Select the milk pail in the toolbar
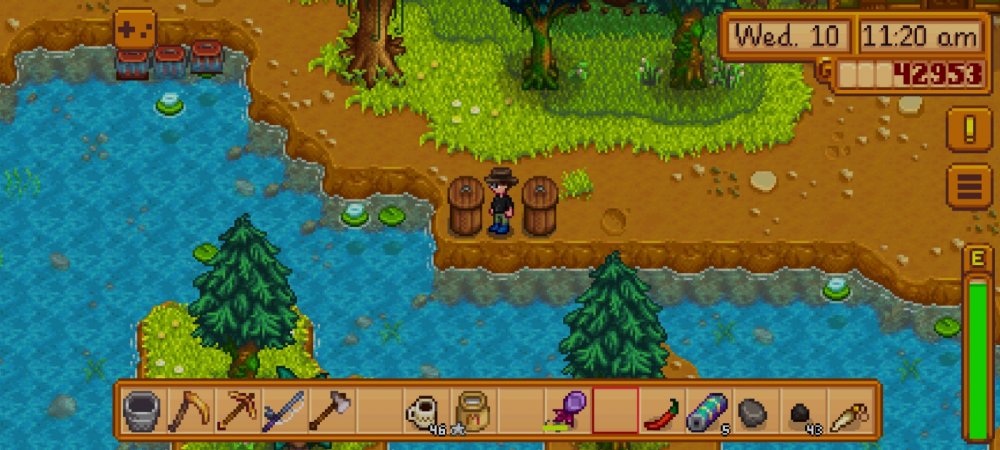The width and height of the screenshot is (1000, 450). pyautogui.click(x=143, y=411)
